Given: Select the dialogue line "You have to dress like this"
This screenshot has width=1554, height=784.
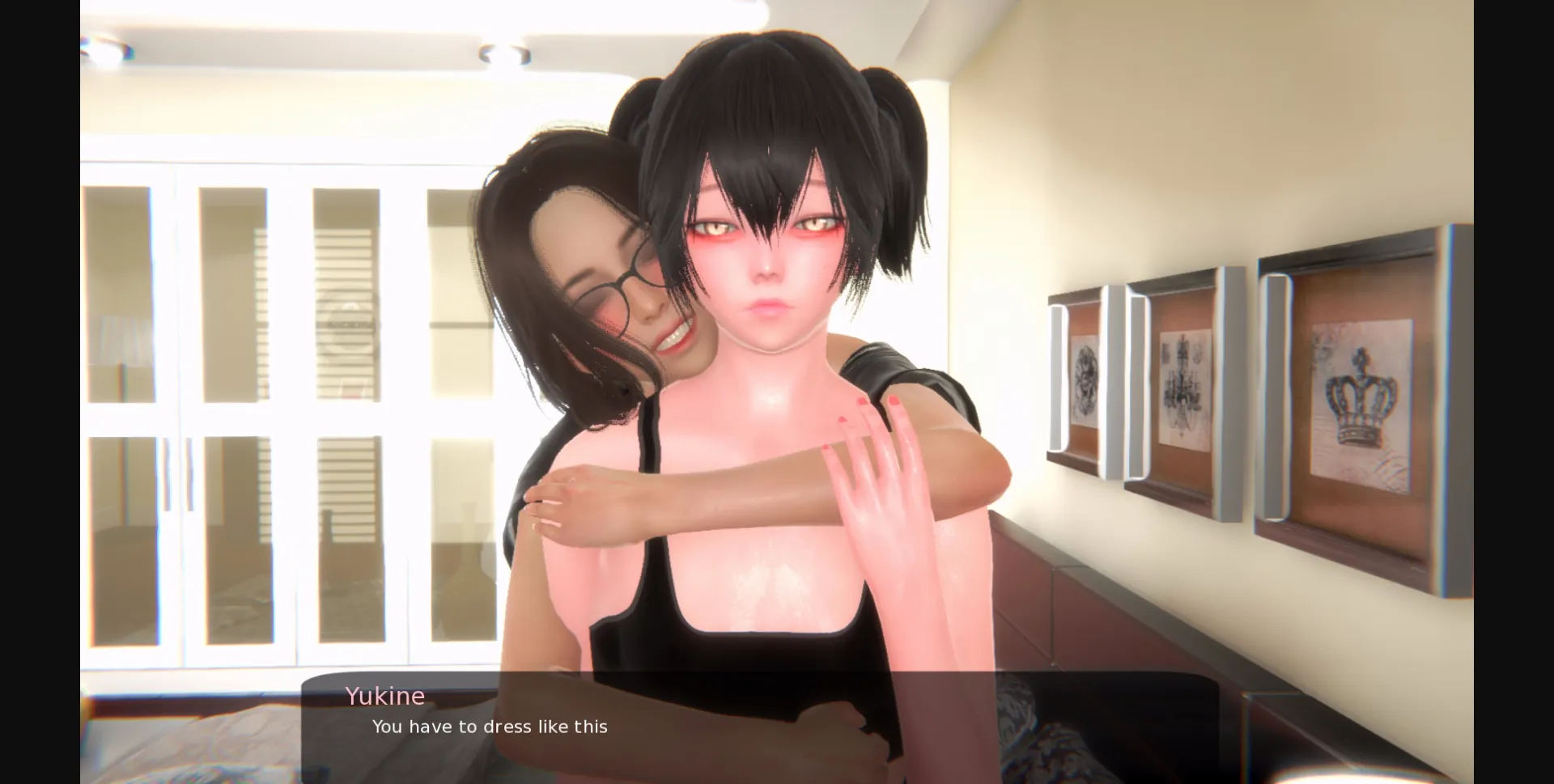Looking at the screenshot, I should [489, 727].
